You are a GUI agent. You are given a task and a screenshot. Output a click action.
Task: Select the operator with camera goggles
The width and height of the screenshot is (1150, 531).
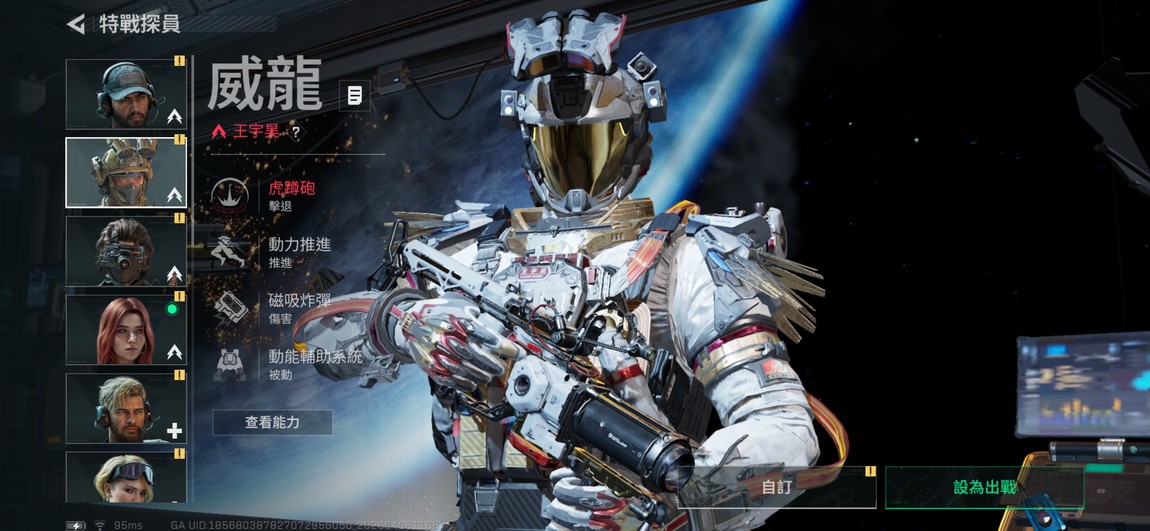click(126, 251)
